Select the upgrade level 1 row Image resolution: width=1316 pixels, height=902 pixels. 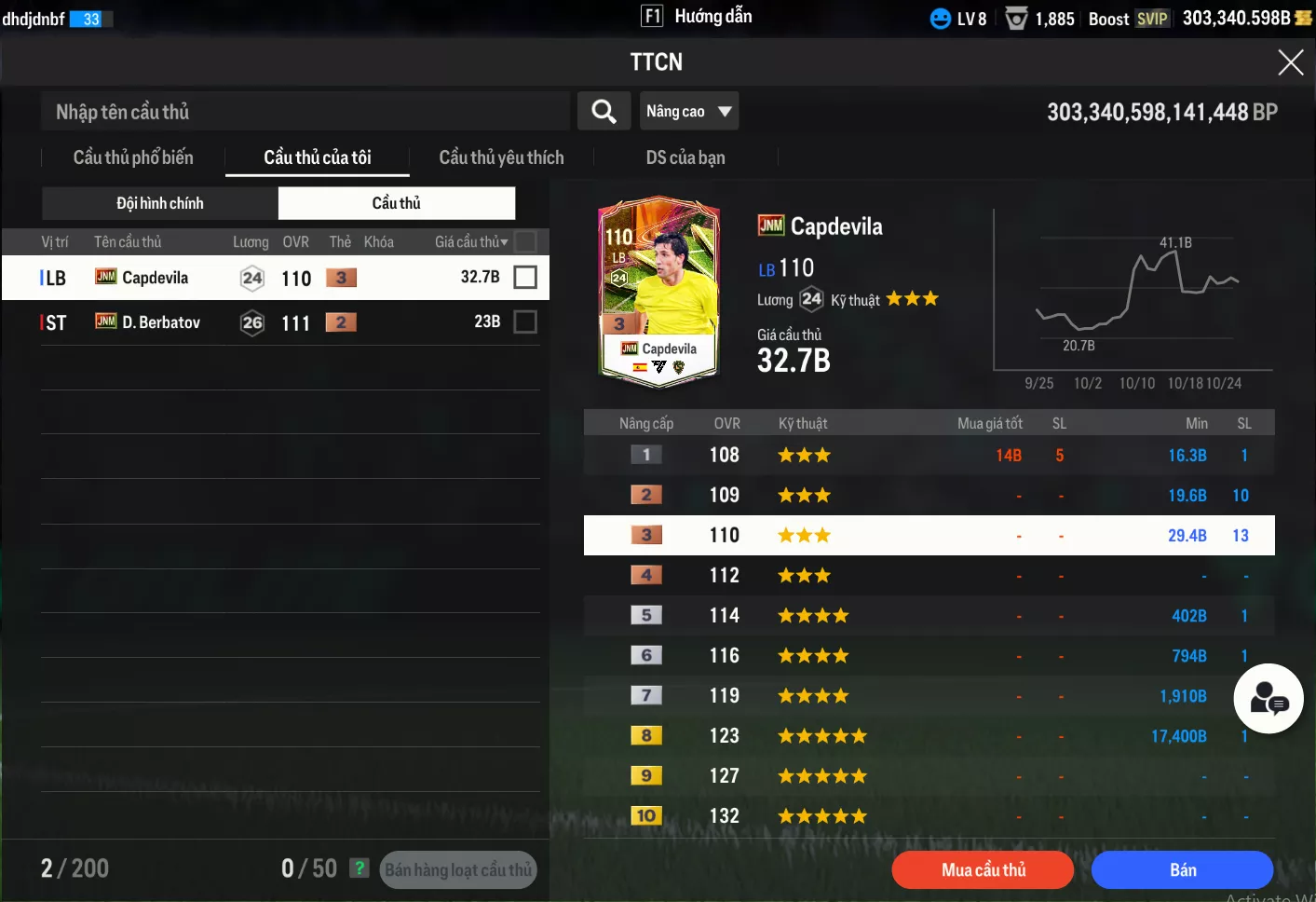click(x=929, y=456)
